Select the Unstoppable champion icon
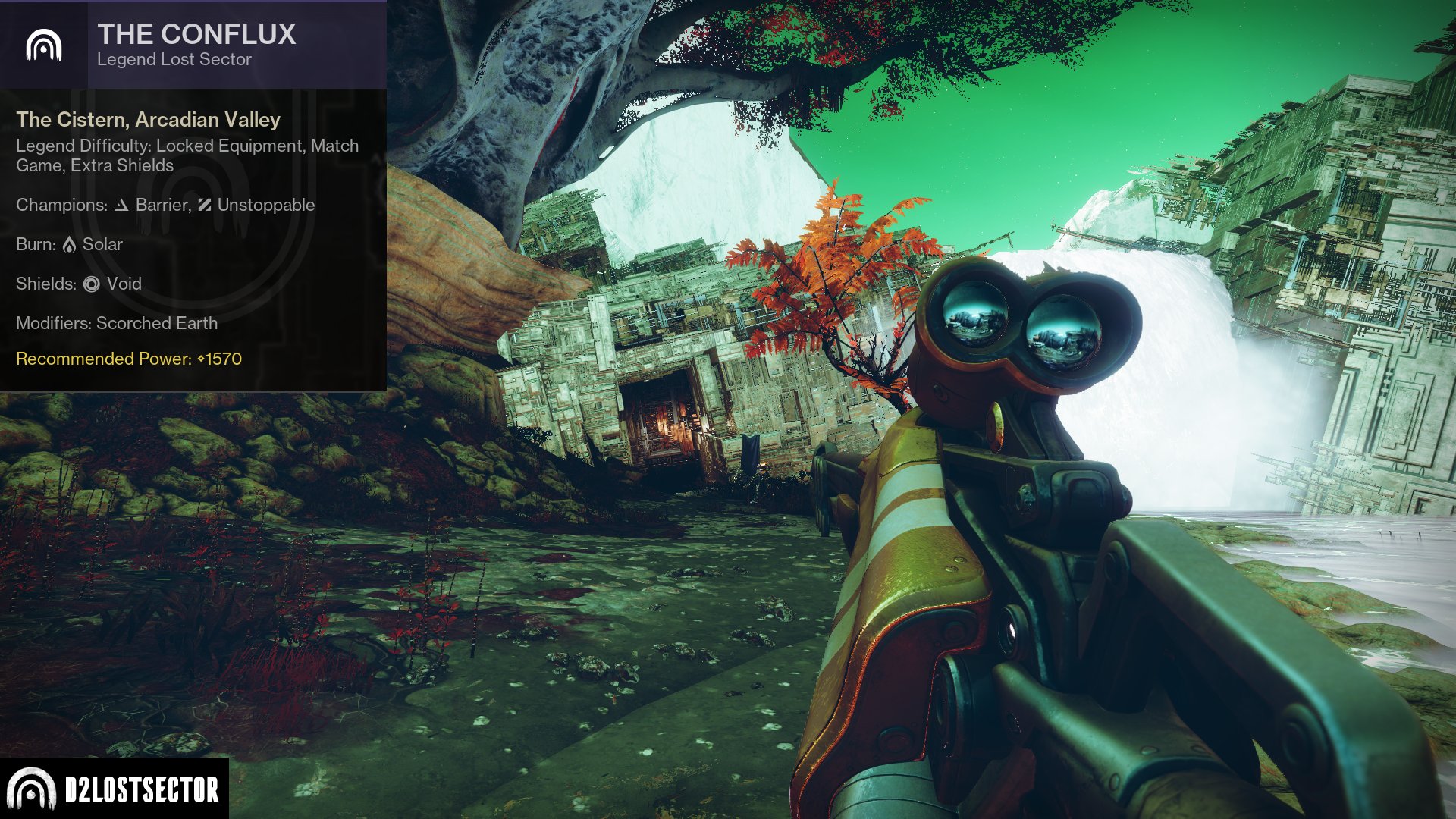This screenshot has height=819, width=1456. point(203,205)
